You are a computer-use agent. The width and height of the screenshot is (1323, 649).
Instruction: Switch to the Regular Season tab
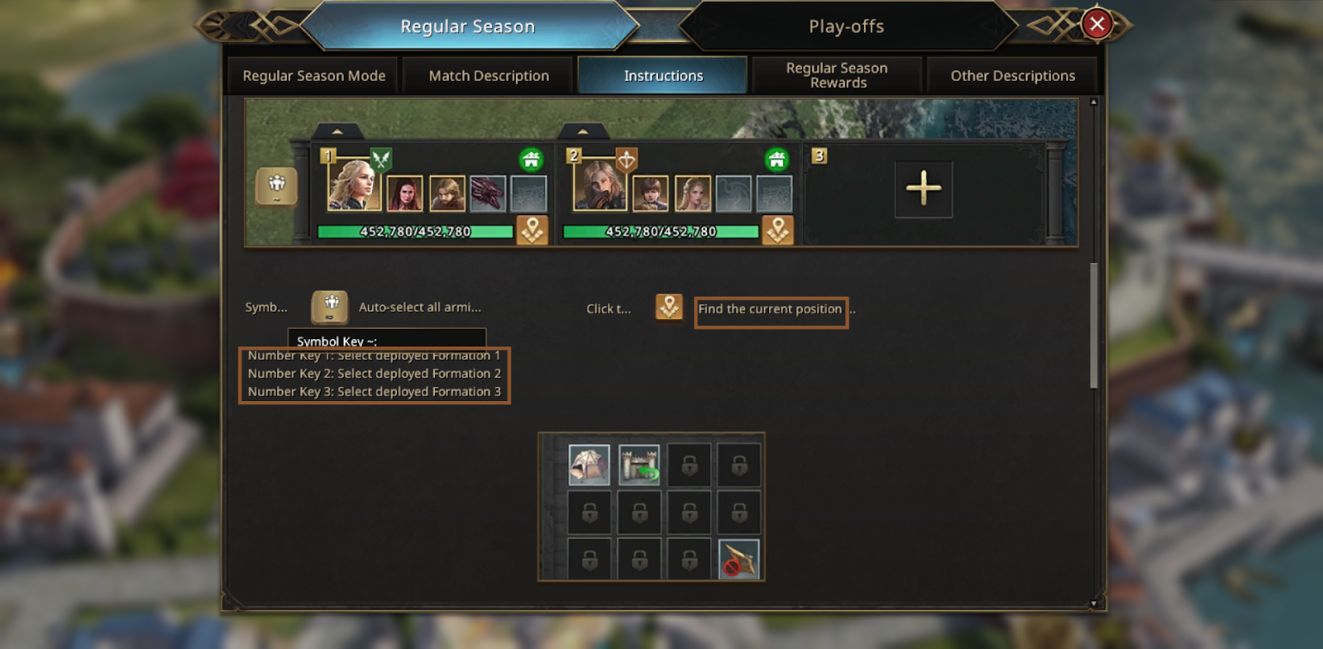pos(468,27)
